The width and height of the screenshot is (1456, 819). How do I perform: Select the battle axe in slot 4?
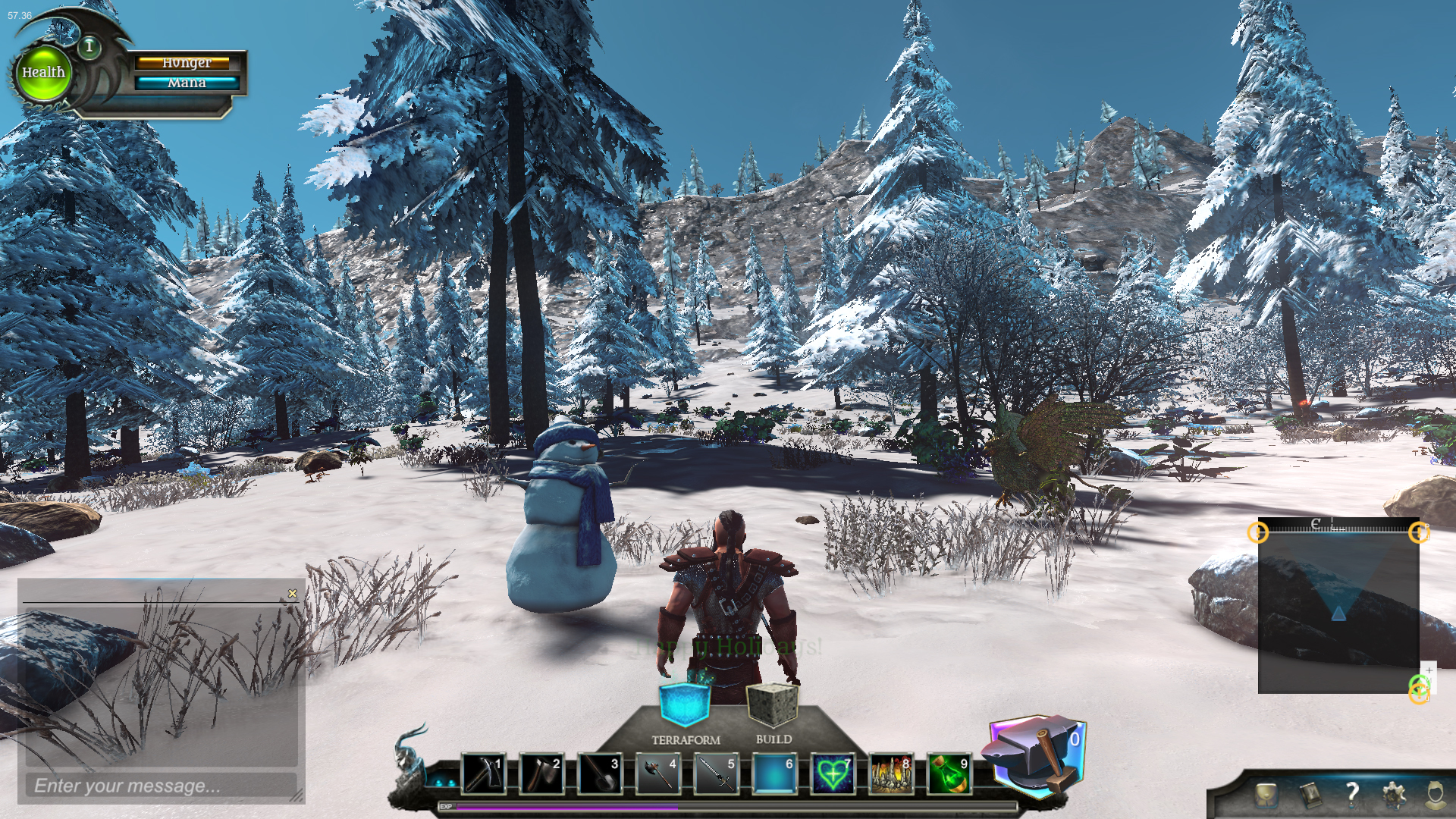point(657,774)
